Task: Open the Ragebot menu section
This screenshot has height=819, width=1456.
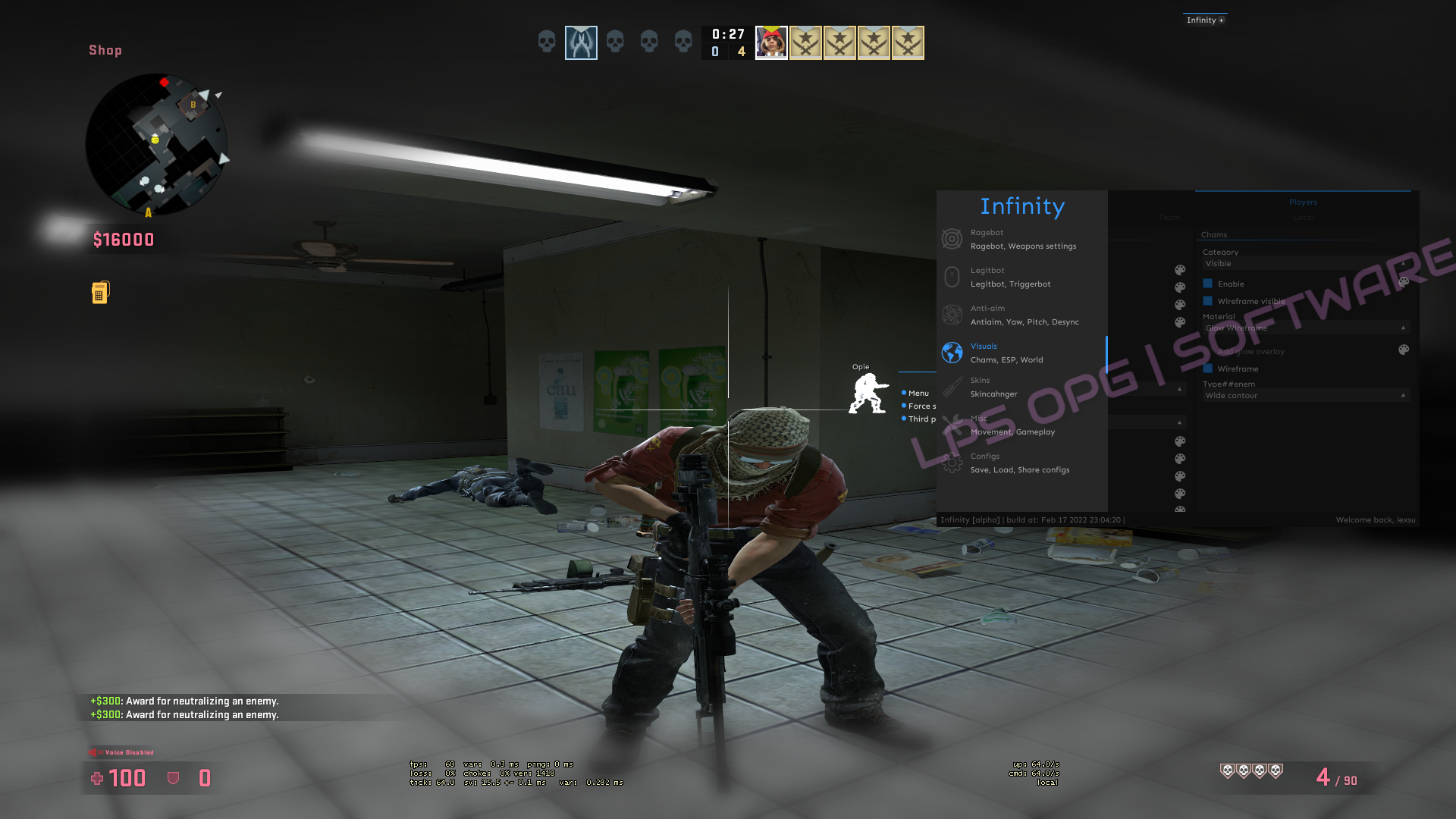Action: click(x=1021, y=239)
